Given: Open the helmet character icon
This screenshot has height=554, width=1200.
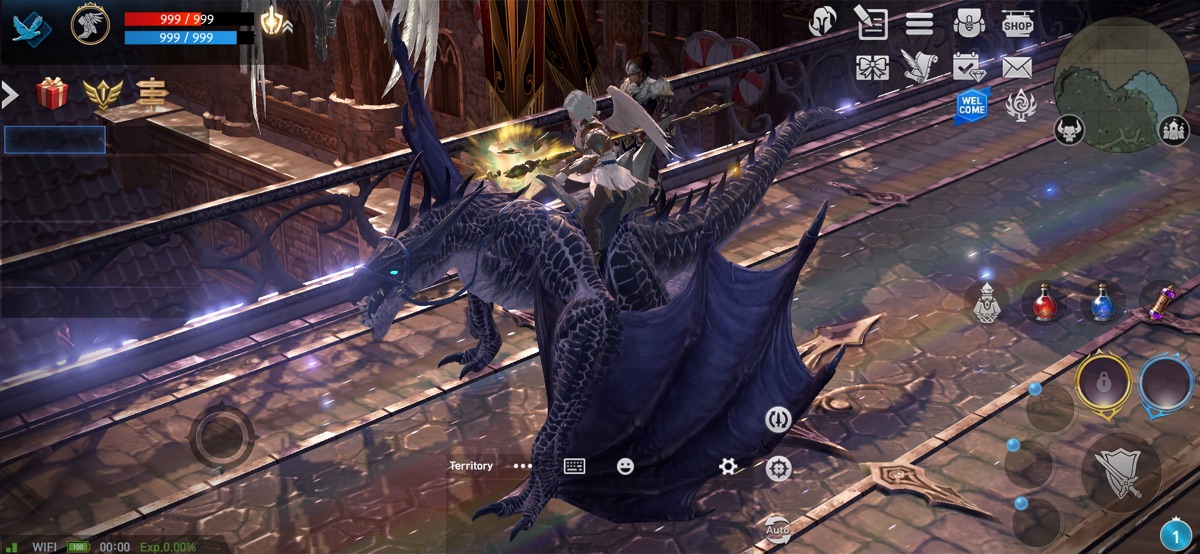Looking at the screenshot, I should (x=822, y=22).
